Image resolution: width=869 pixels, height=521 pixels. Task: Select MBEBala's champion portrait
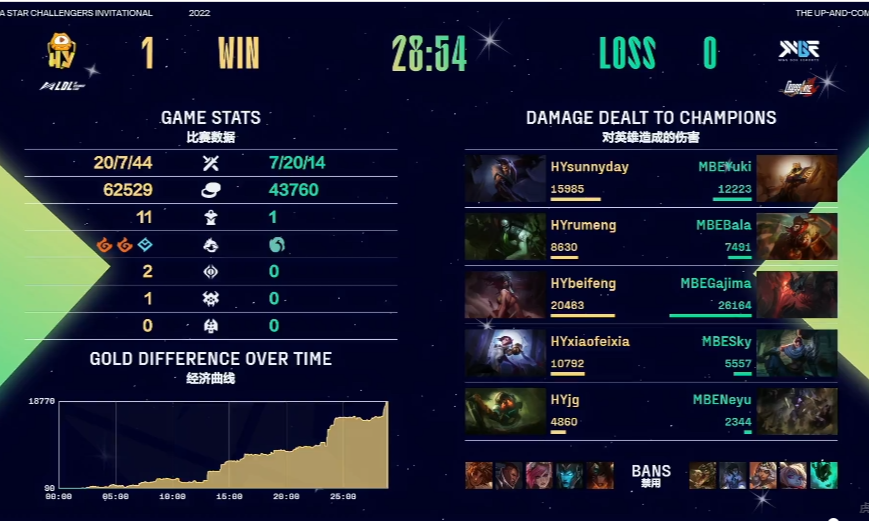[x=797, y=237]
